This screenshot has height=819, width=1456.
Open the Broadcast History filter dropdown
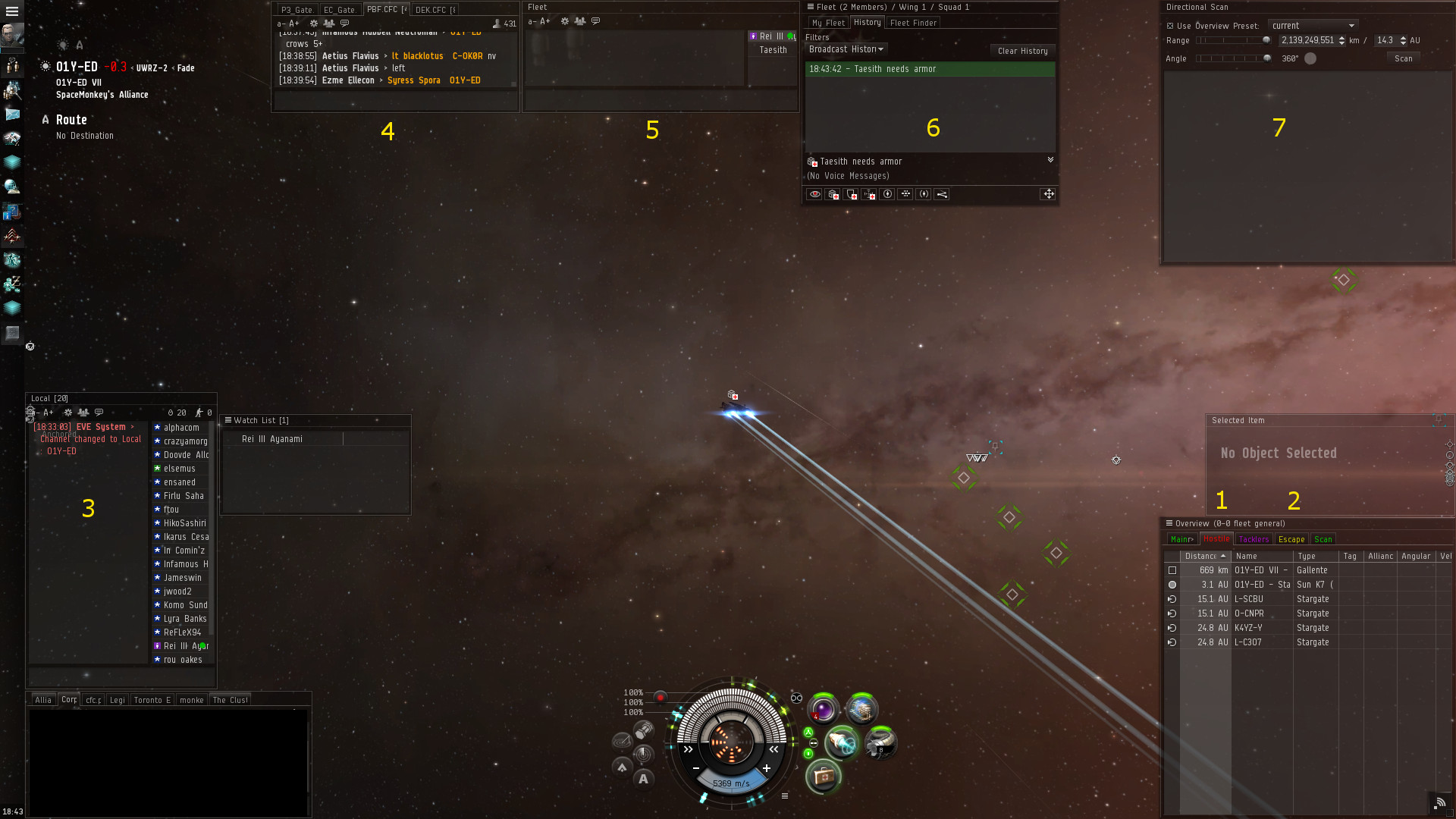(846, 49)
